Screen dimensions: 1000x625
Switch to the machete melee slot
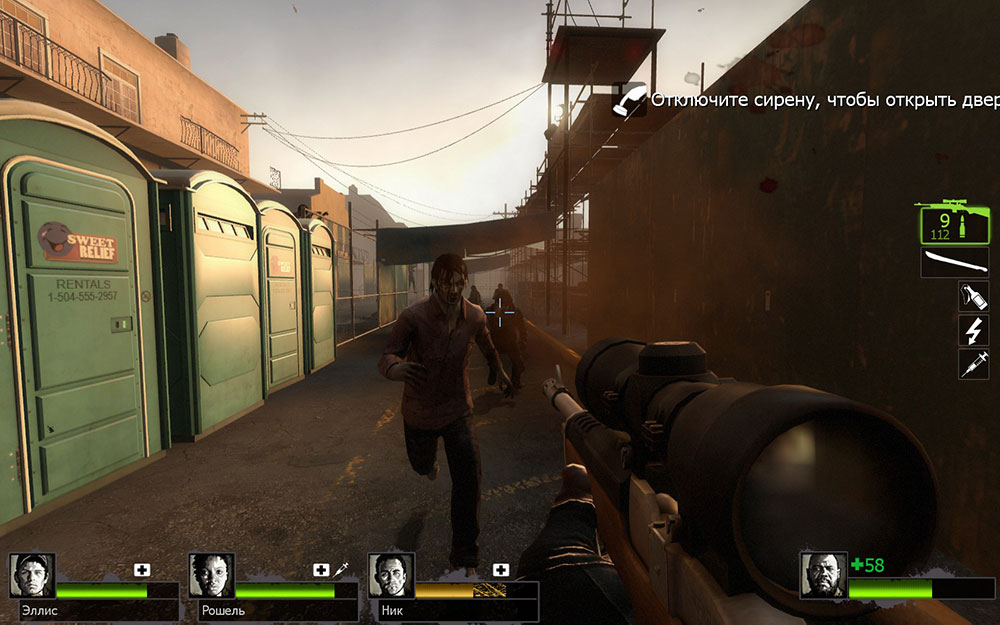click(x=947, y=263)
